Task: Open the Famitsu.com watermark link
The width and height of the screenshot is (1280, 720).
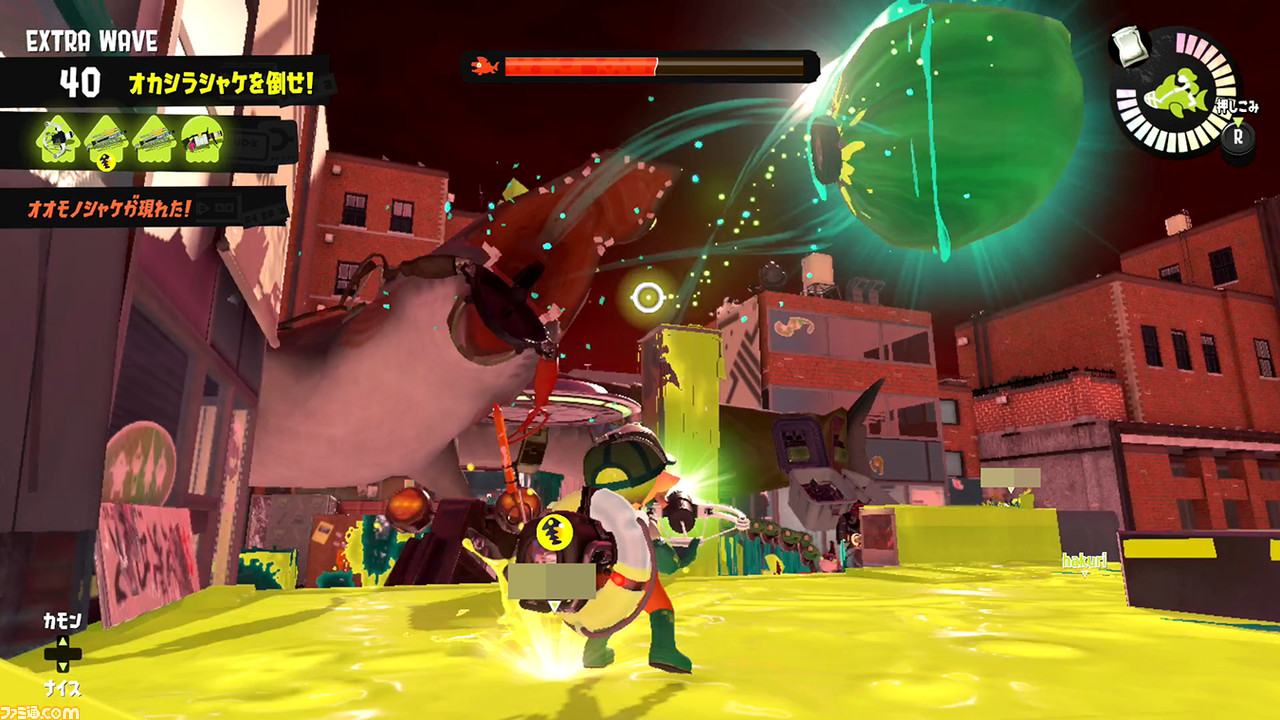Action: (x=40, y=712)
